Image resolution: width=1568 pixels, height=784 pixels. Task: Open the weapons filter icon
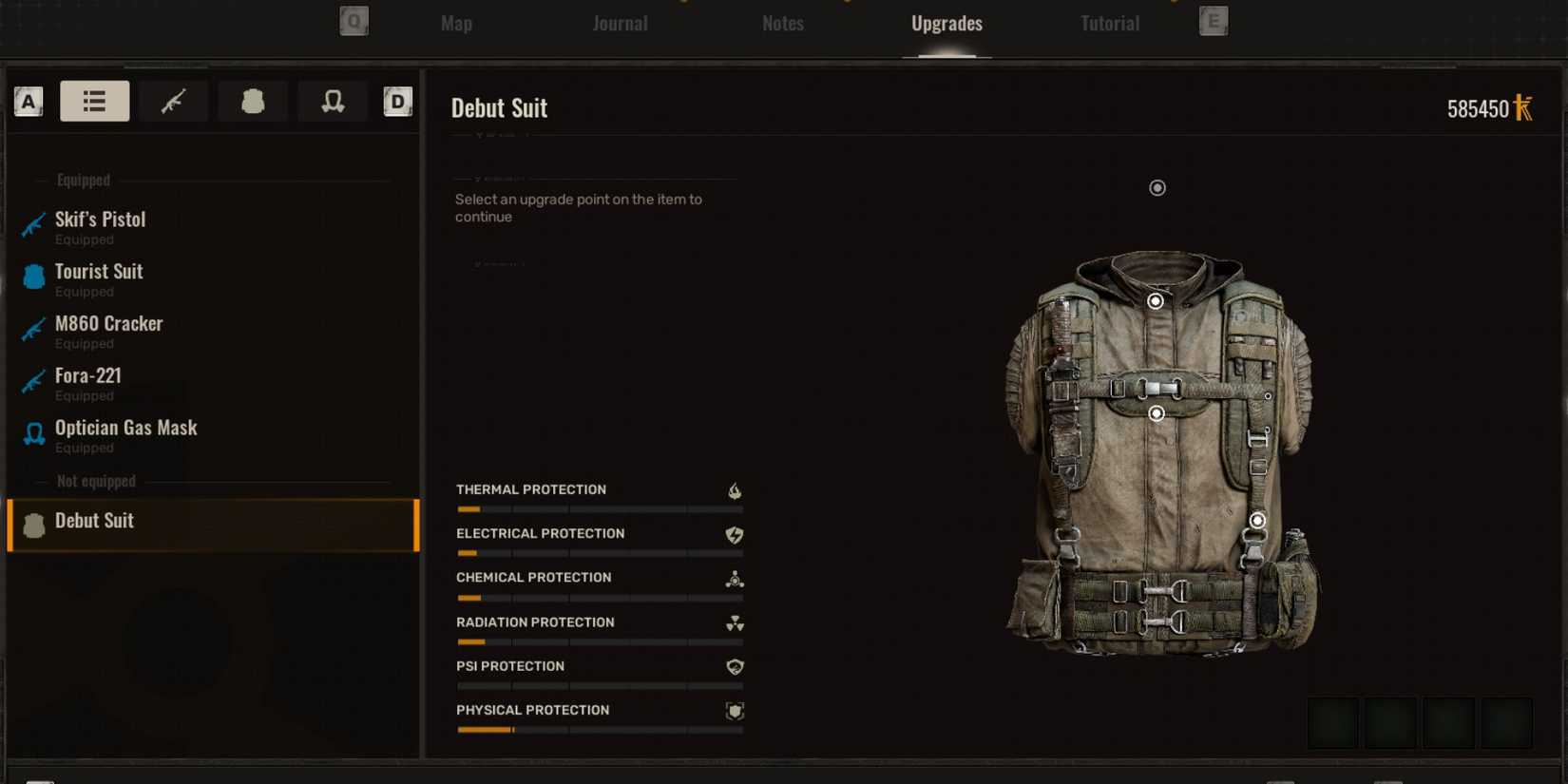[x=173, y=101]
